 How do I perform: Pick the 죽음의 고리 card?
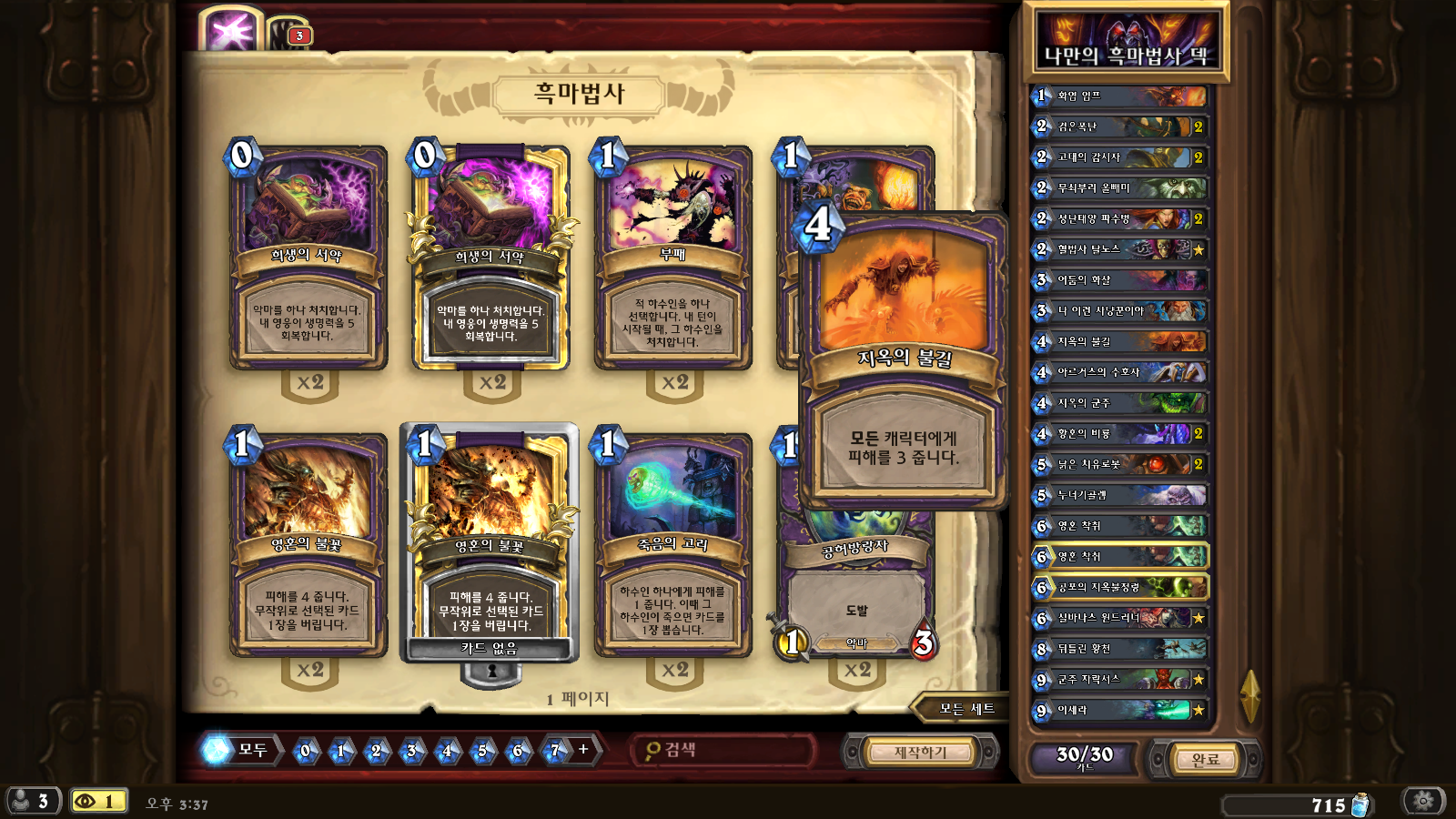tap(672, 546)
